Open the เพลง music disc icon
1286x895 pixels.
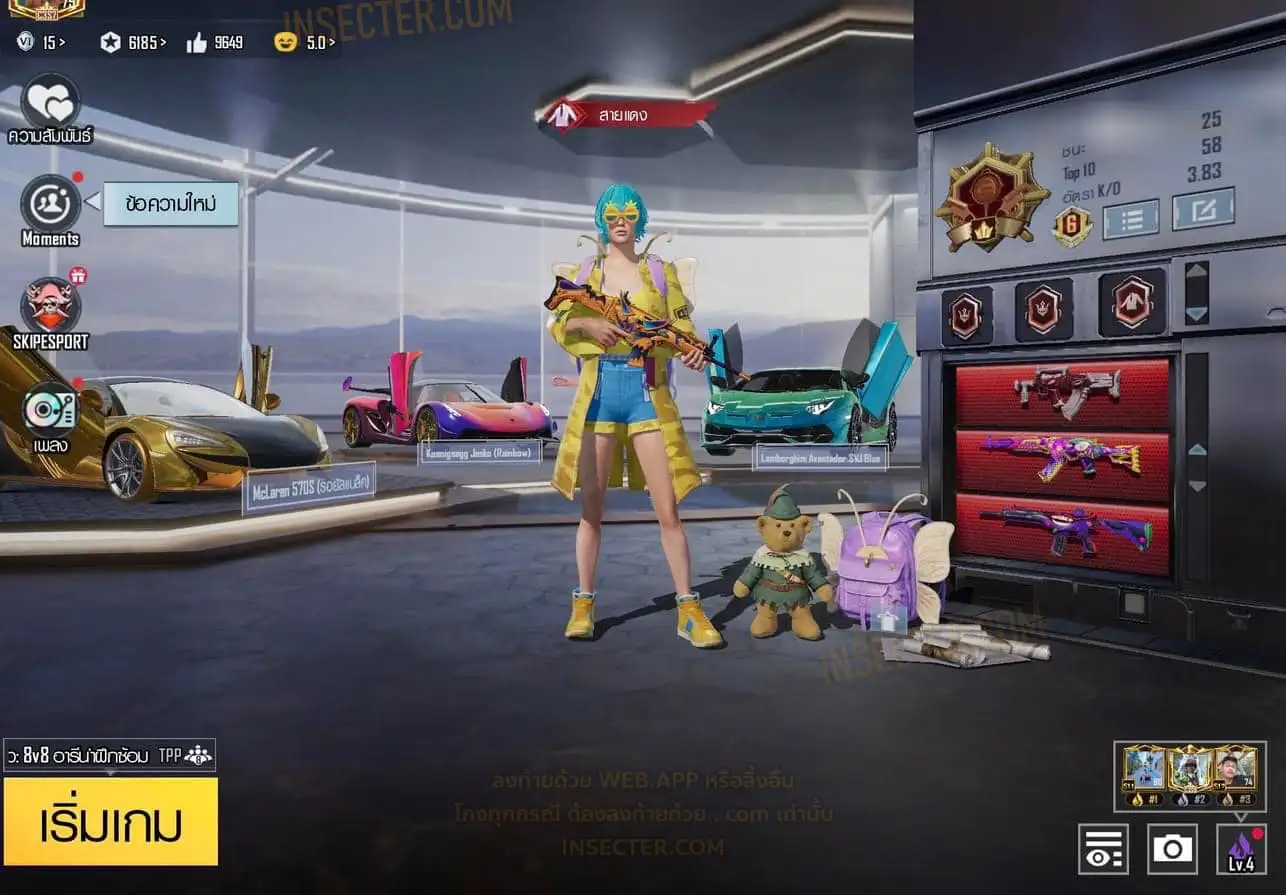pyautogui.click(x=50, y=410)
